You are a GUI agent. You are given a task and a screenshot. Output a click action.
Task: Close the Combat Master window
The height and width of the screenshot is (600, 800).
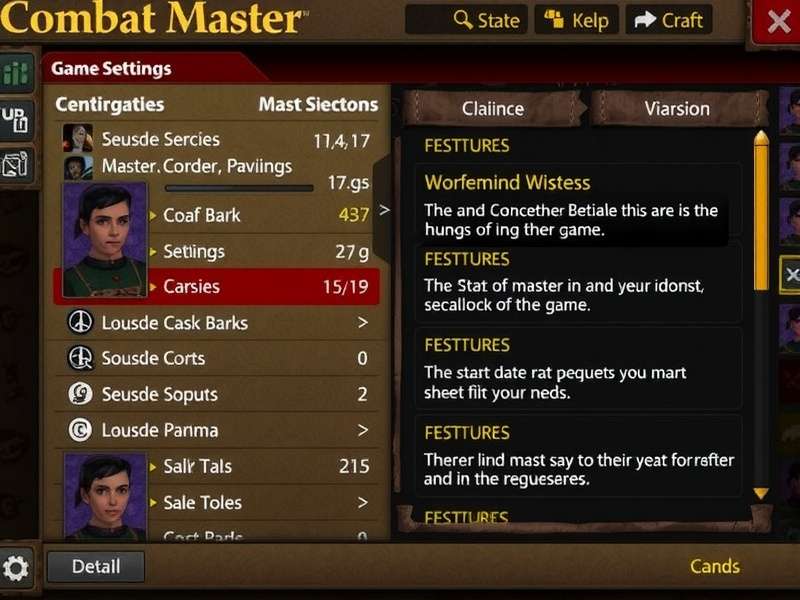[x=777, y=21]
